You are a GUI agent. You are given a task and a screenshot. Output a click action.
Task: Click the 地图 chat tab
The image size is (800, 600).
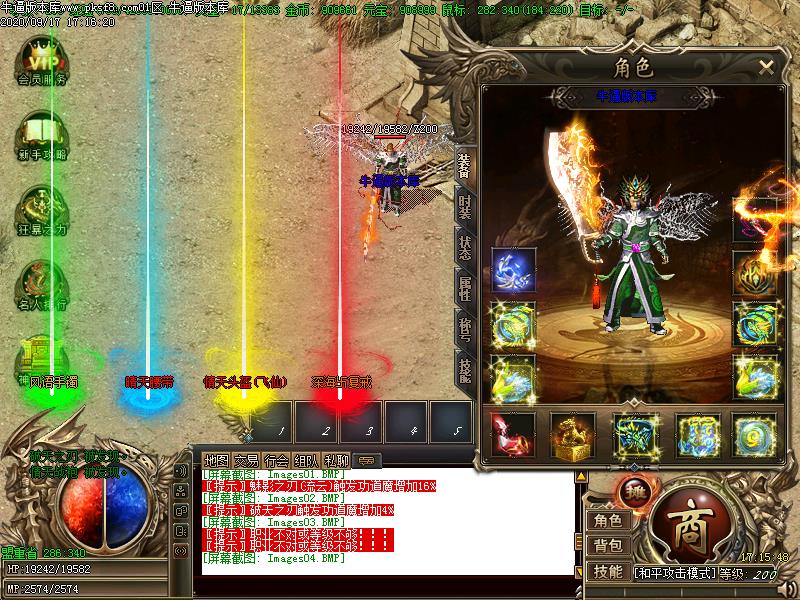215,459
